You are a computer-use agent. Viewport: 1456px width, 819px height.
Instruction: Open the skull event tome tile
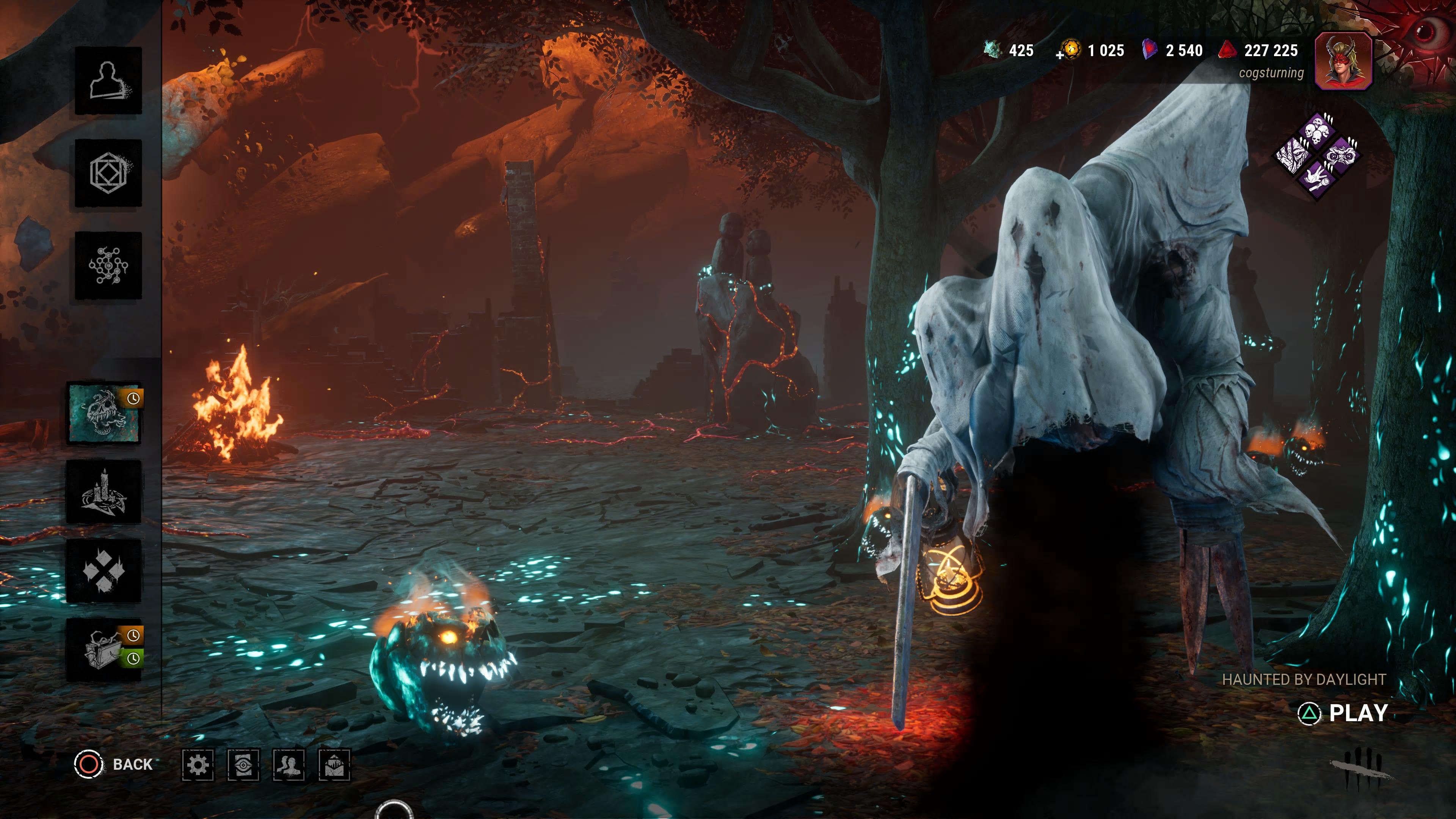coord(104,413)
